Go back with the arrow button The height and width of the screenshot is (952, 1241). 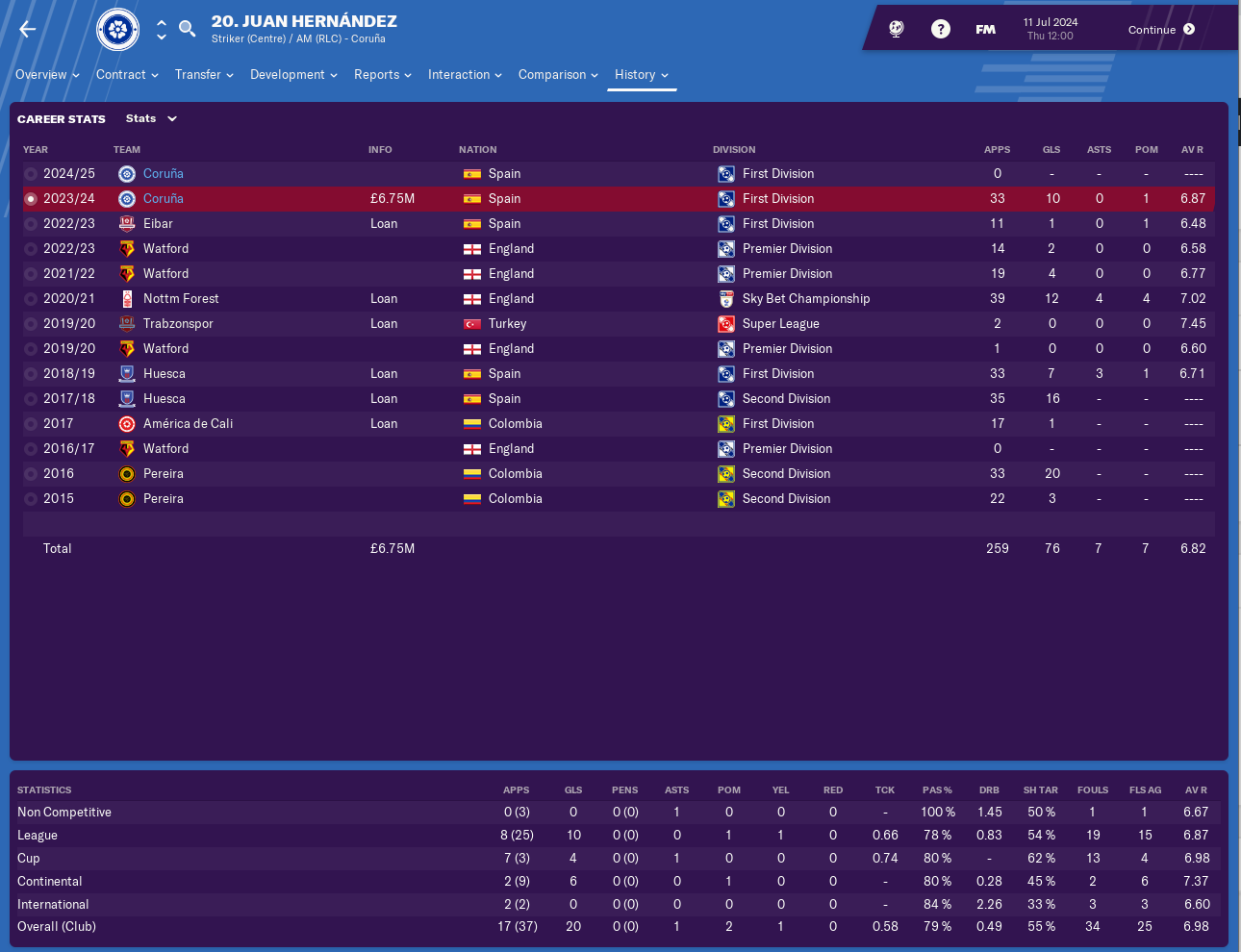[28, 29]
